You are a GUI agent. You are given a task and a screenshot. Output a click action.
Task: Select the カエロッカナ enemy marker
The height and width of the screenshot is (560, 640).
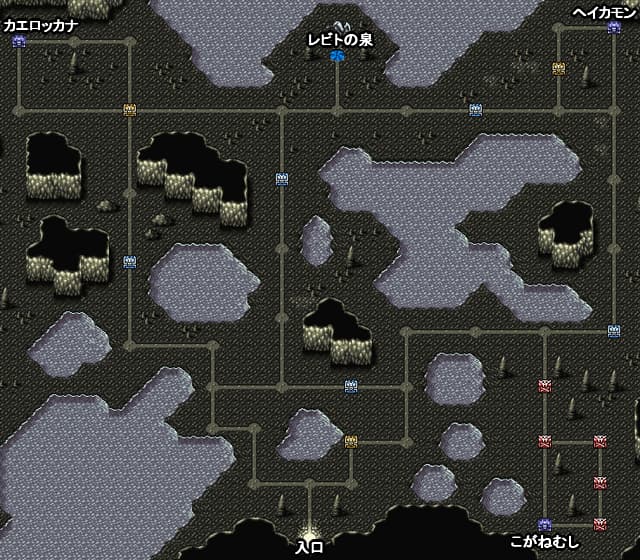pyautogui.click(x=19, y=42)
